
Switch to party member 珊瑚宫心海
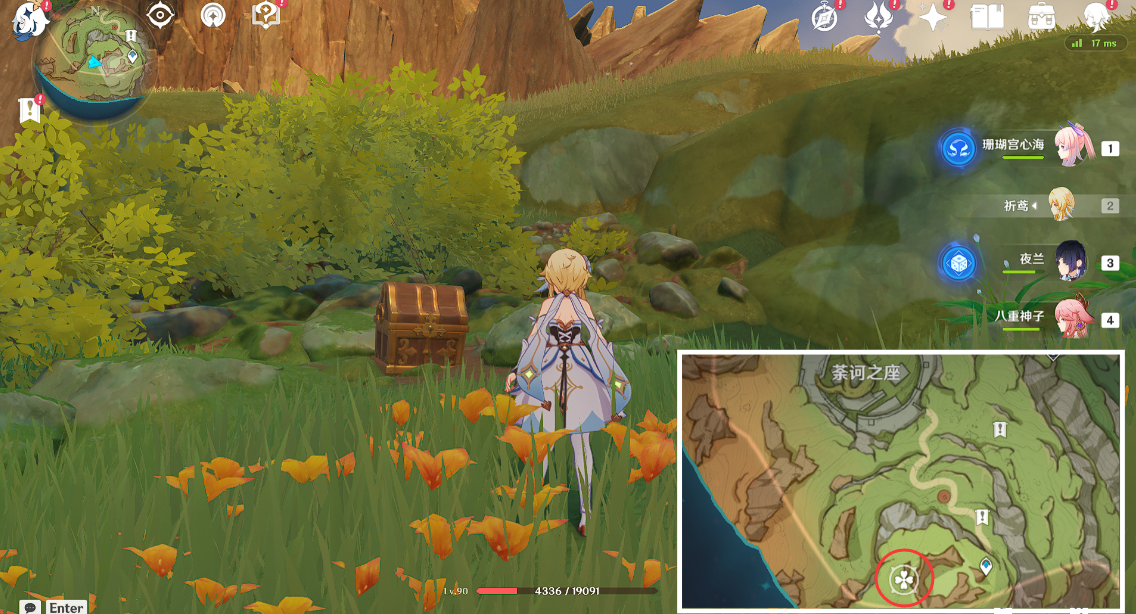[x=1068, y=147]
